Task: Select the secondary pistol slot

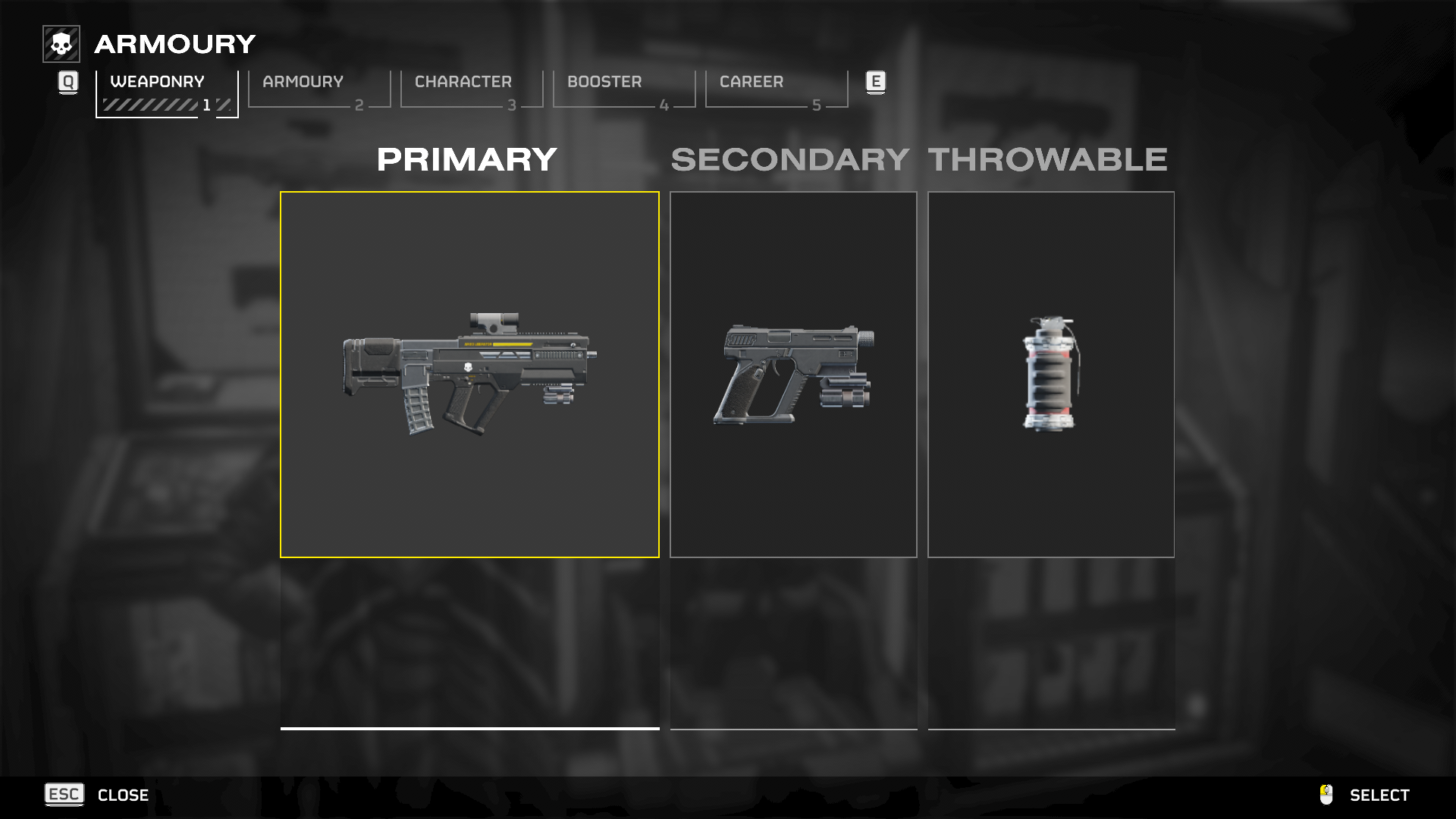Action: 793,375
